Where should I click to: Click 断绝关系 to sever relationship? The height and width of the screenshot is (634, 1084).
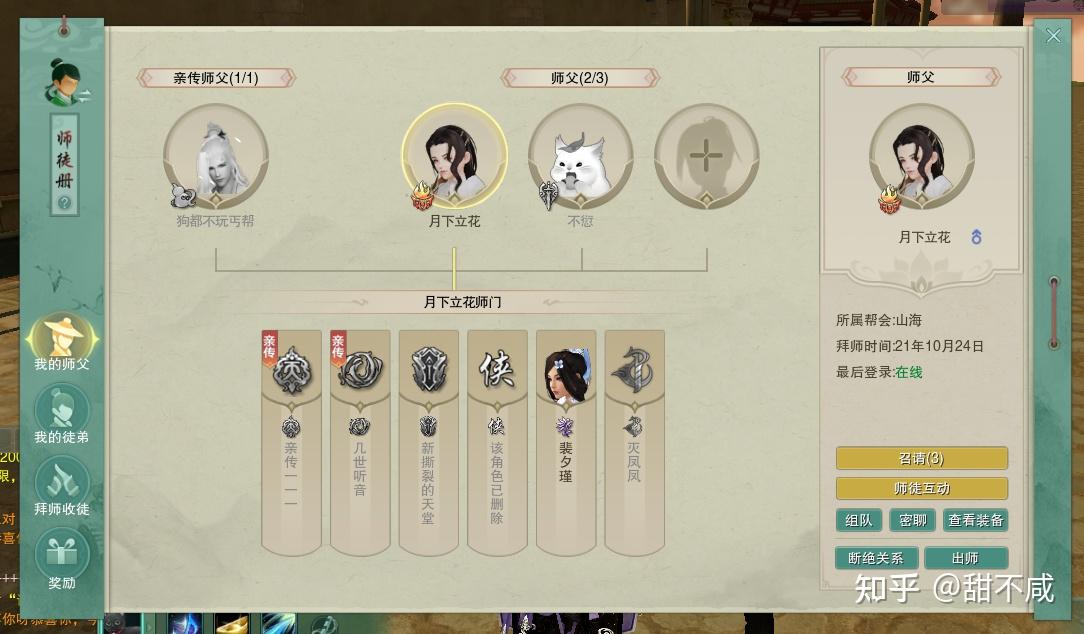tap(875, 558)
